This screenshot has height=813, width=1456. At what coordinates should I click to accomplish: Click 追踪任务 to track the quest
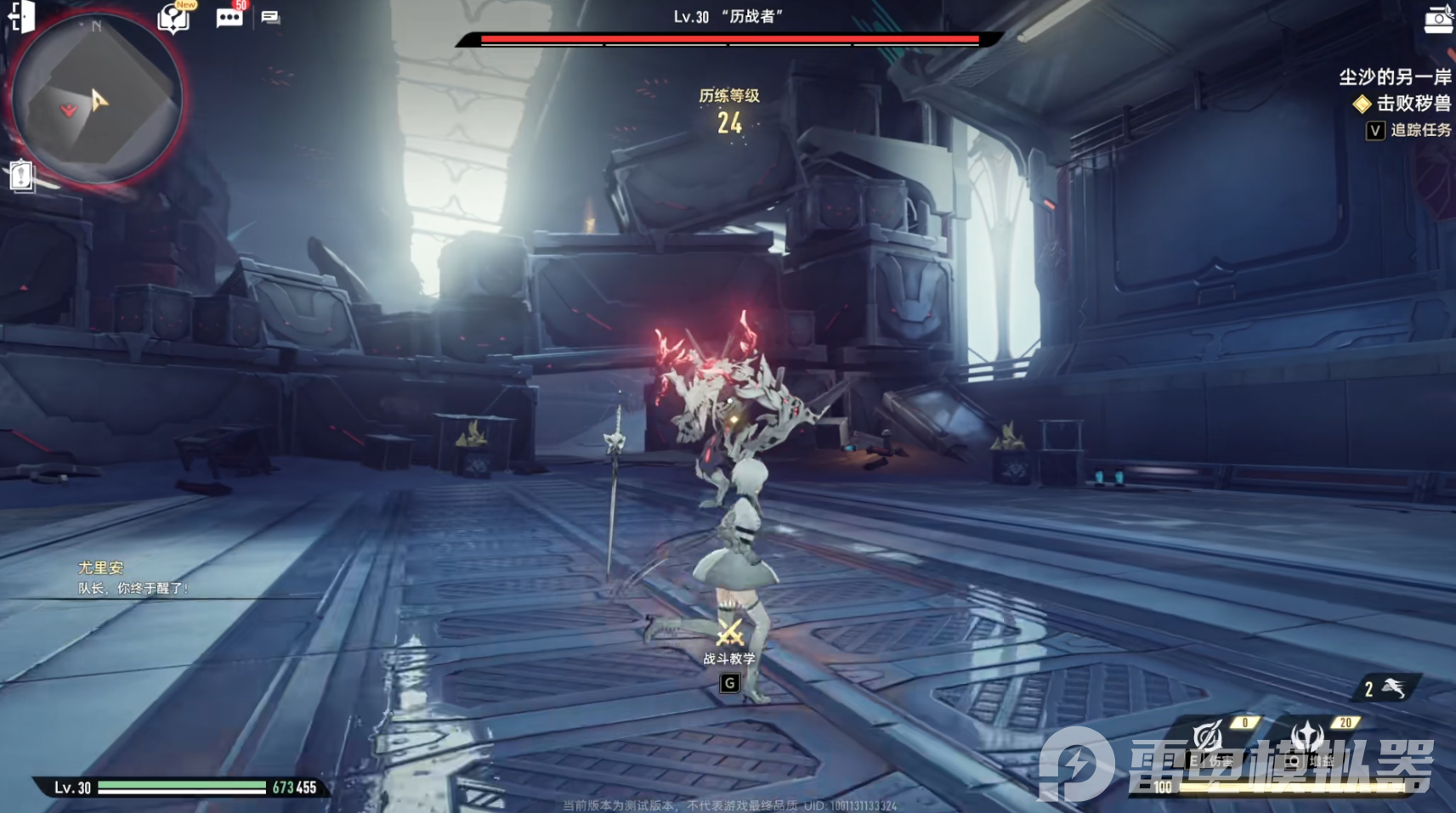(1419, 130)
